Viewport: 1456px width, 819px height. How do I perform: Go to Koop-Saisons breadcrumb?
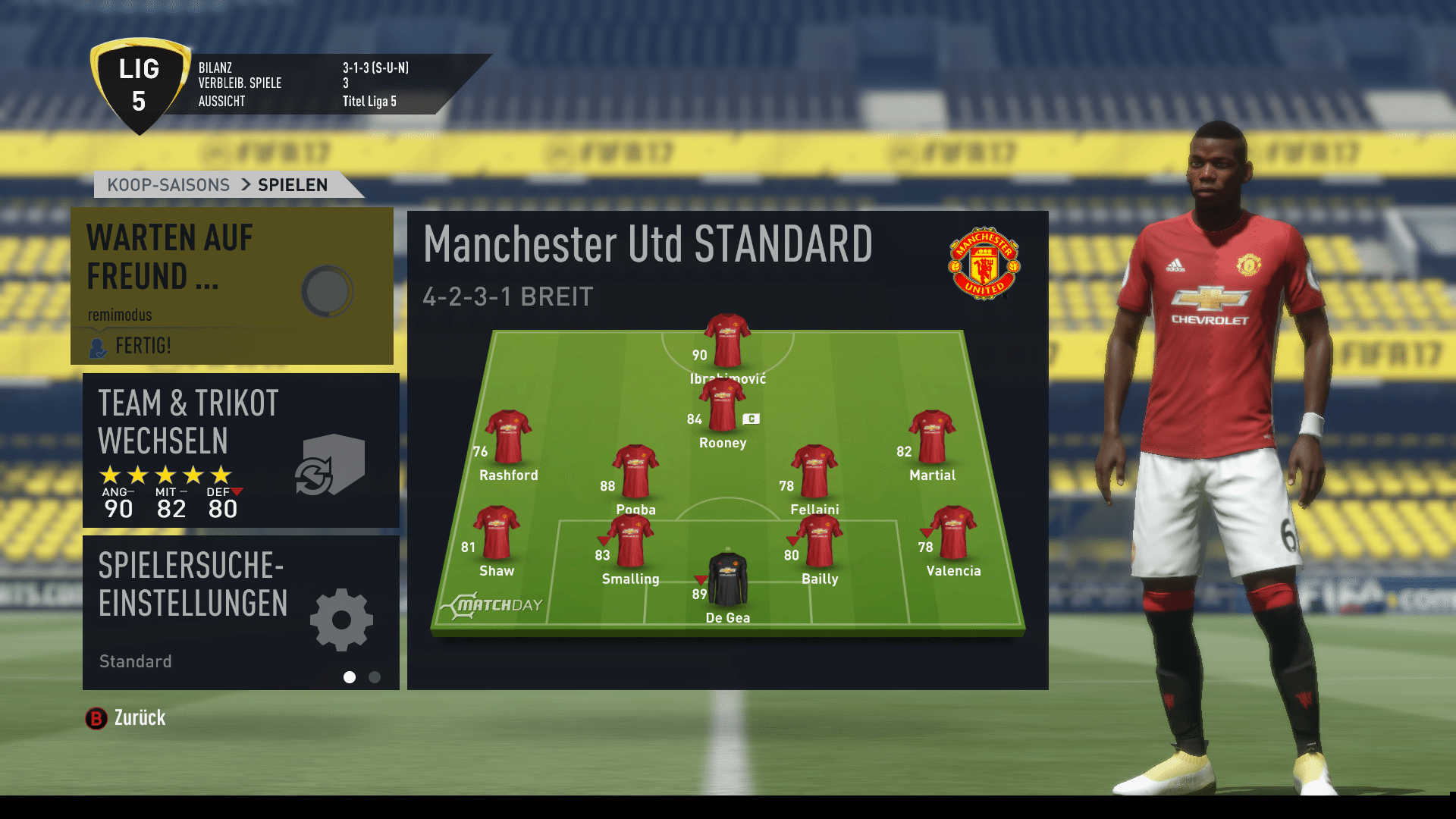pos(168,185)
